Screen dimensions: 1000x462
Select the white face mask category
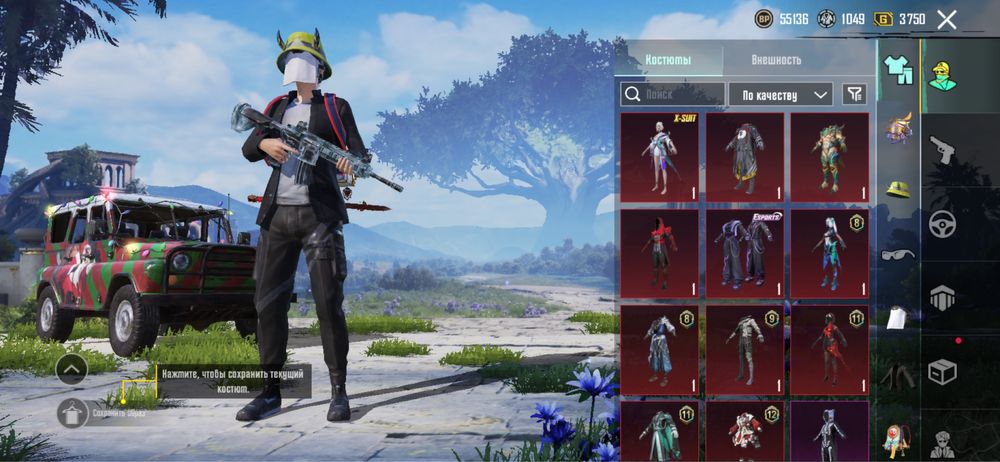897,317
